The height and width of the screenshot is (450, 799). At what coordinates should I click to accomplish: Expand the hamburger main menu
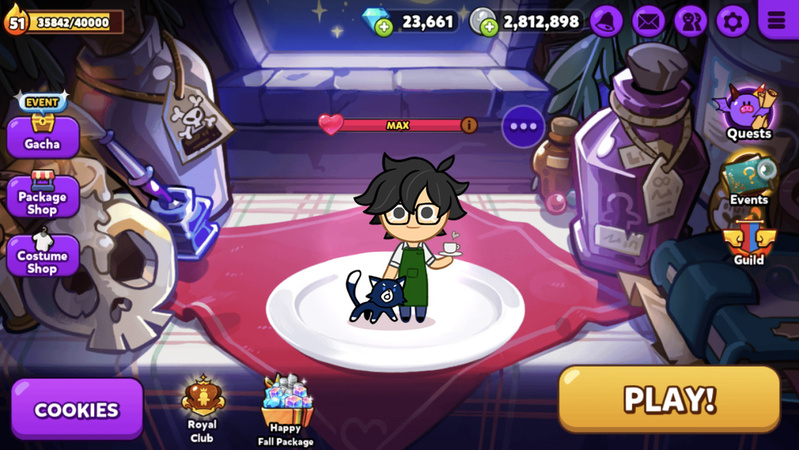tap(777, 19)
